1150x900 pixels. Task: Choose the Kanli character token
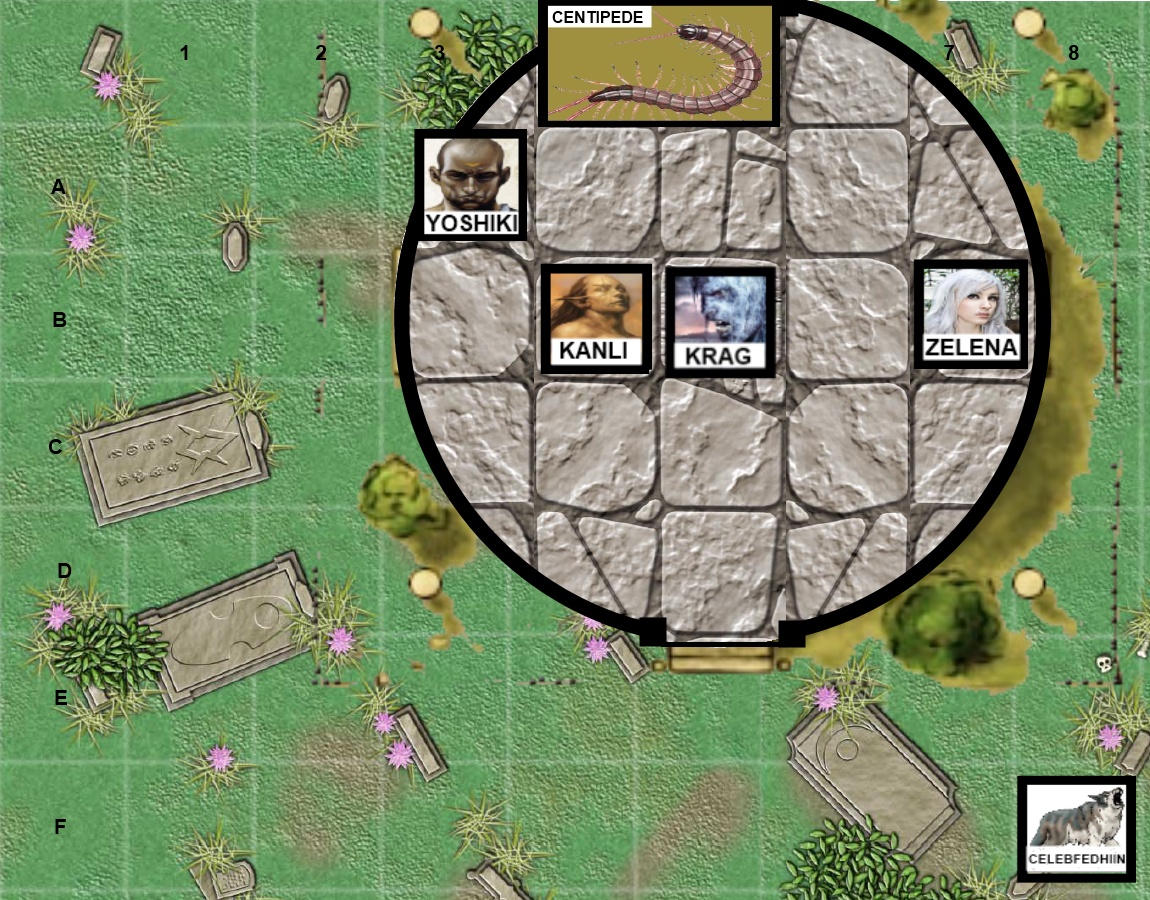596,319
